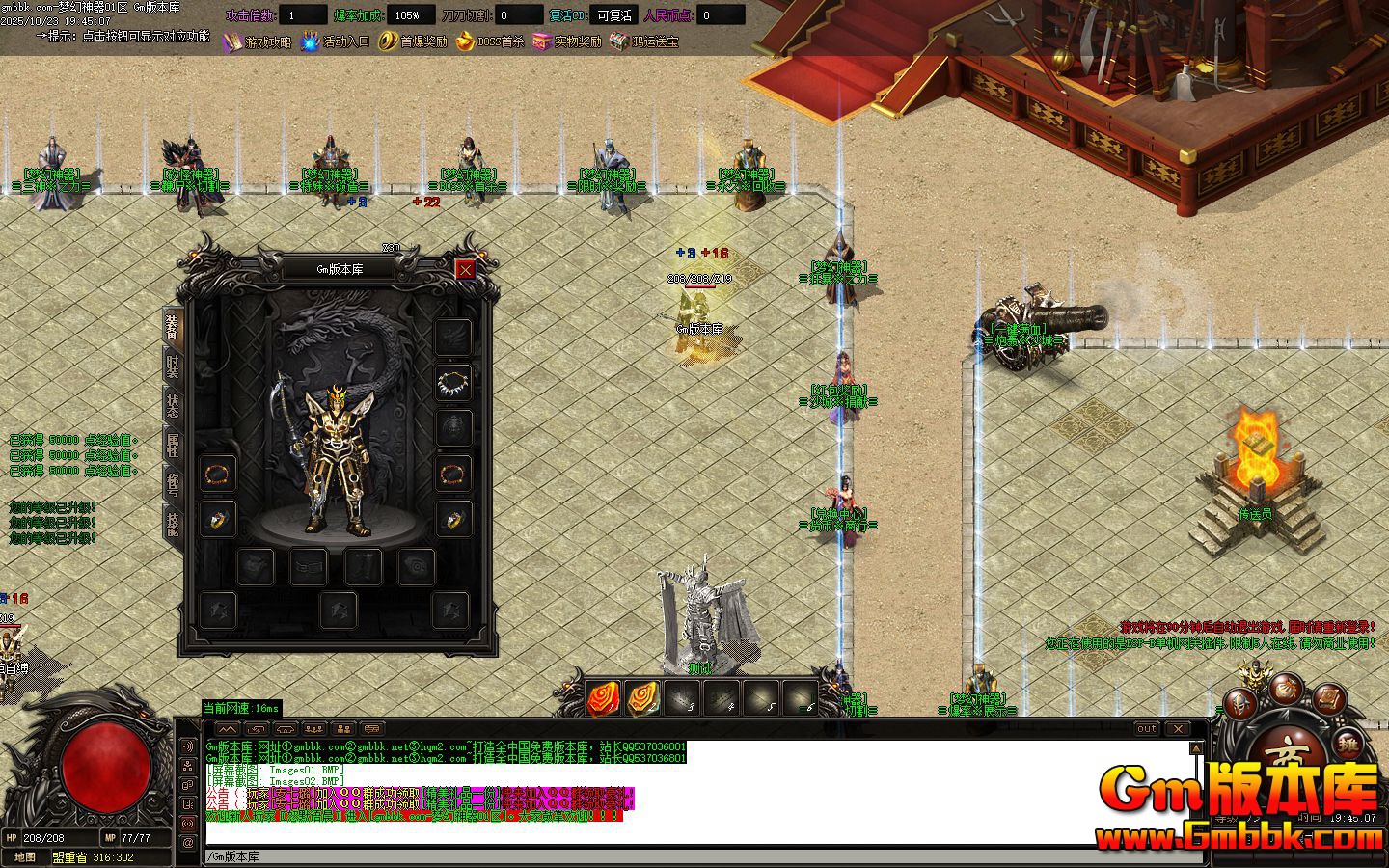The height and width of the screenshot is (868, 1389).
Task: Open the 首爆奖励 rewards menu
Action: point(413,42)
